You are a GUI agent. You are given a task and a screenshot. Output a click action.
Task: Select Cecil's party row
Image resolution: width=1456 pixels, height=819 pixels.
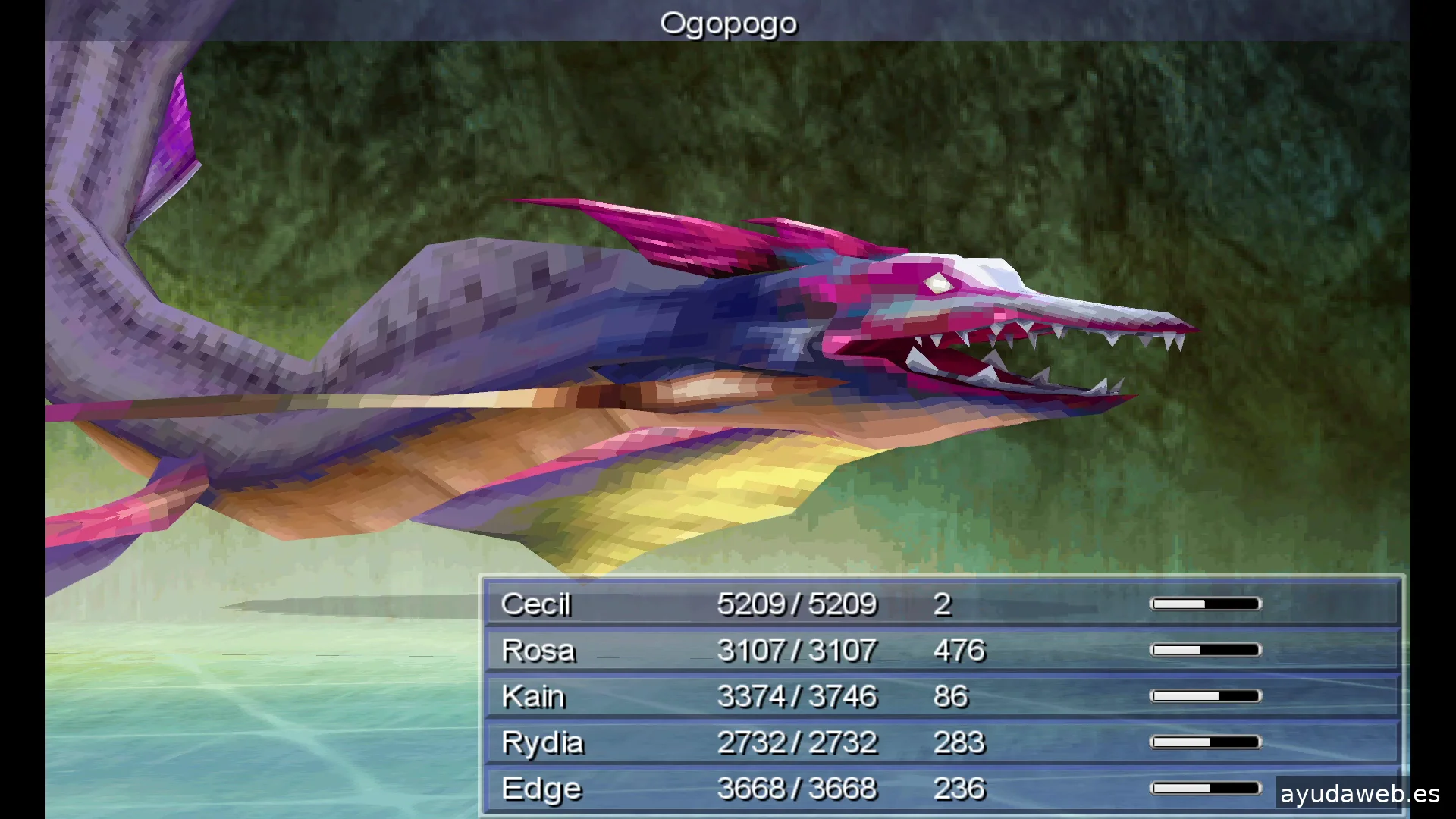[x=940, y=604]
